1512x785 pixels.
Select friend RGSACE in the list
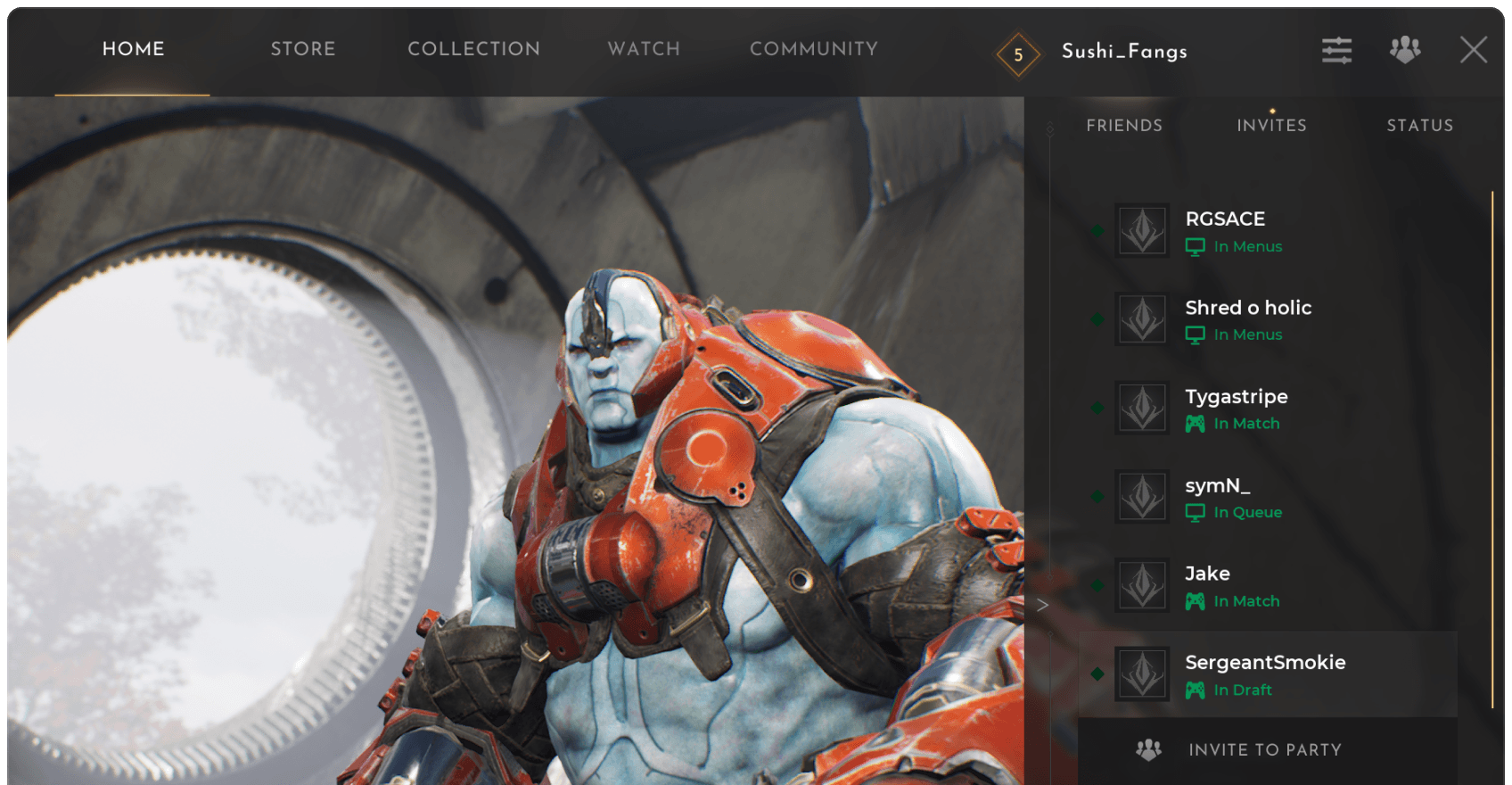pos(1266,231)
